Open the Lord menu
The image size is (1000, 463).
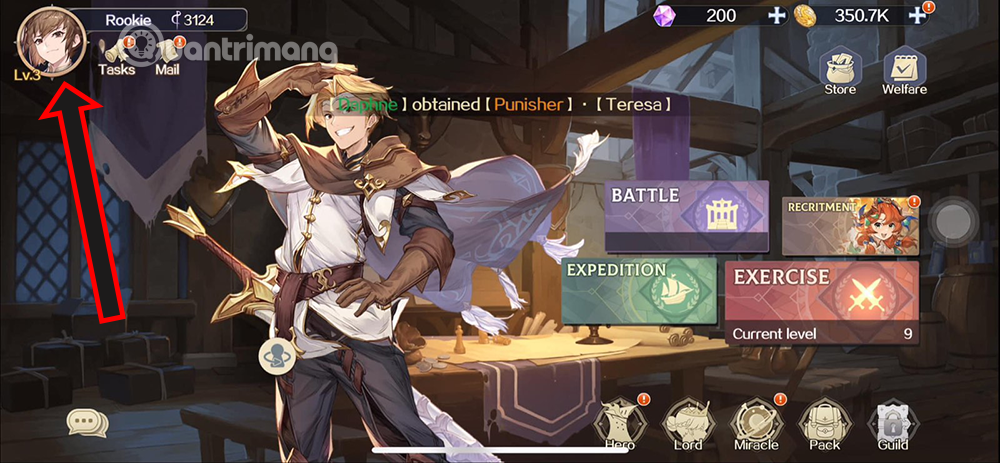(688, 425)
